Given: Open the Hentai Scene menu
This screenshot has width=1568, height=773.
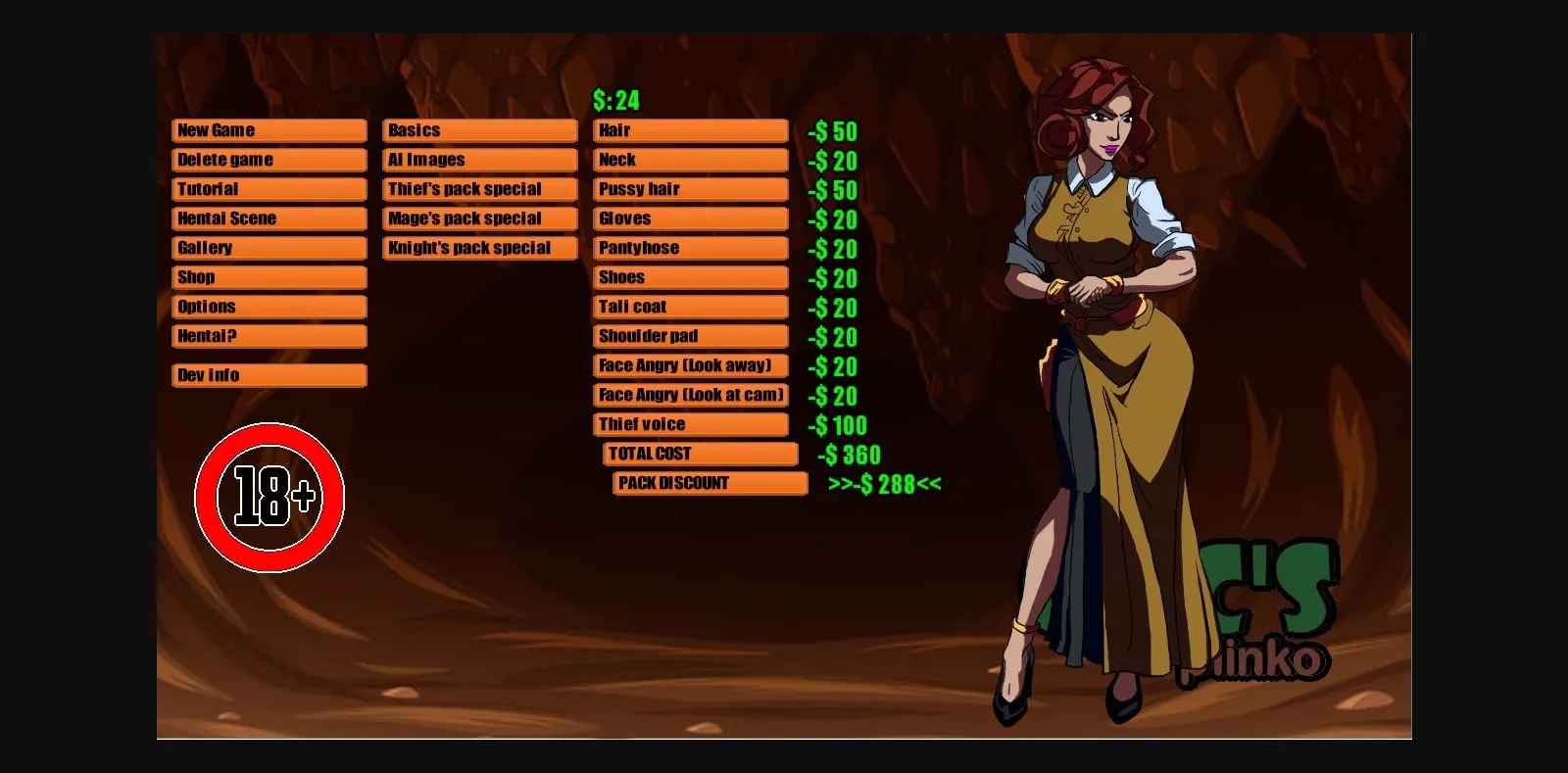Looking at the screenshot, I should tap(269, 217).
